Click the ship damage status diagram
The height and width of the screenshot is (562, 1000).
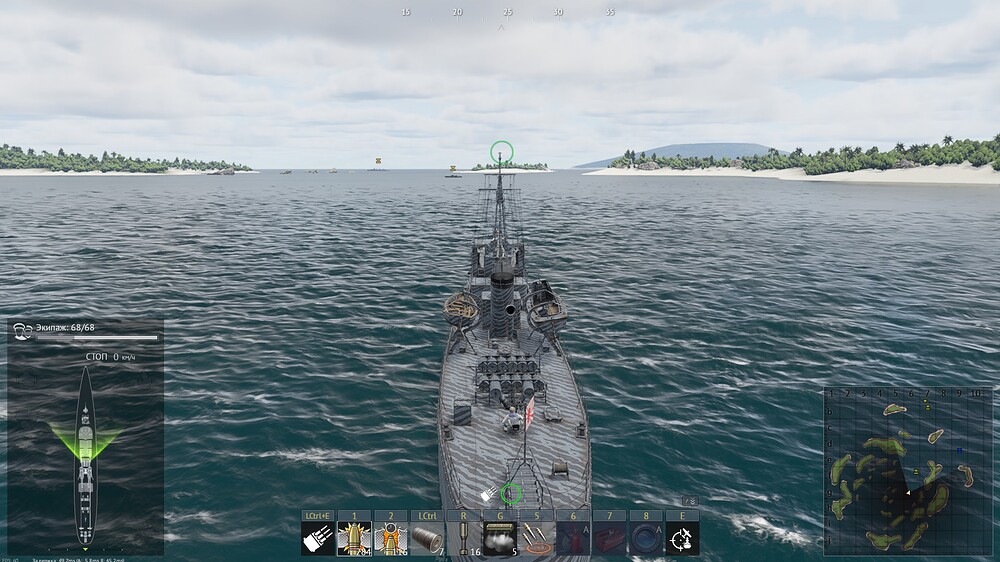coord(86,455)
